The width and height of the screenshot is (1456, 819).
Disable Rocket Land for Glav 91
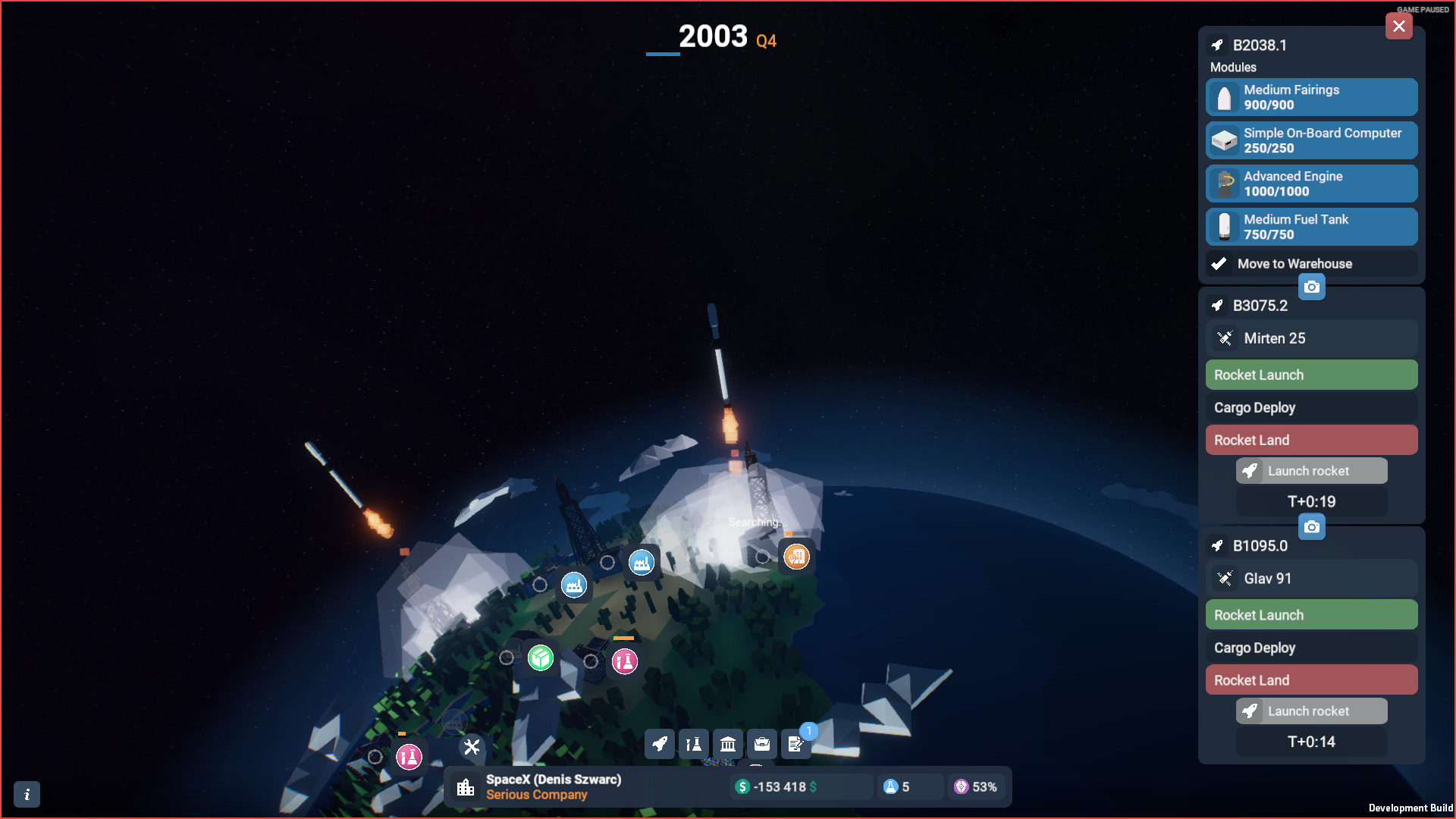1311,679
